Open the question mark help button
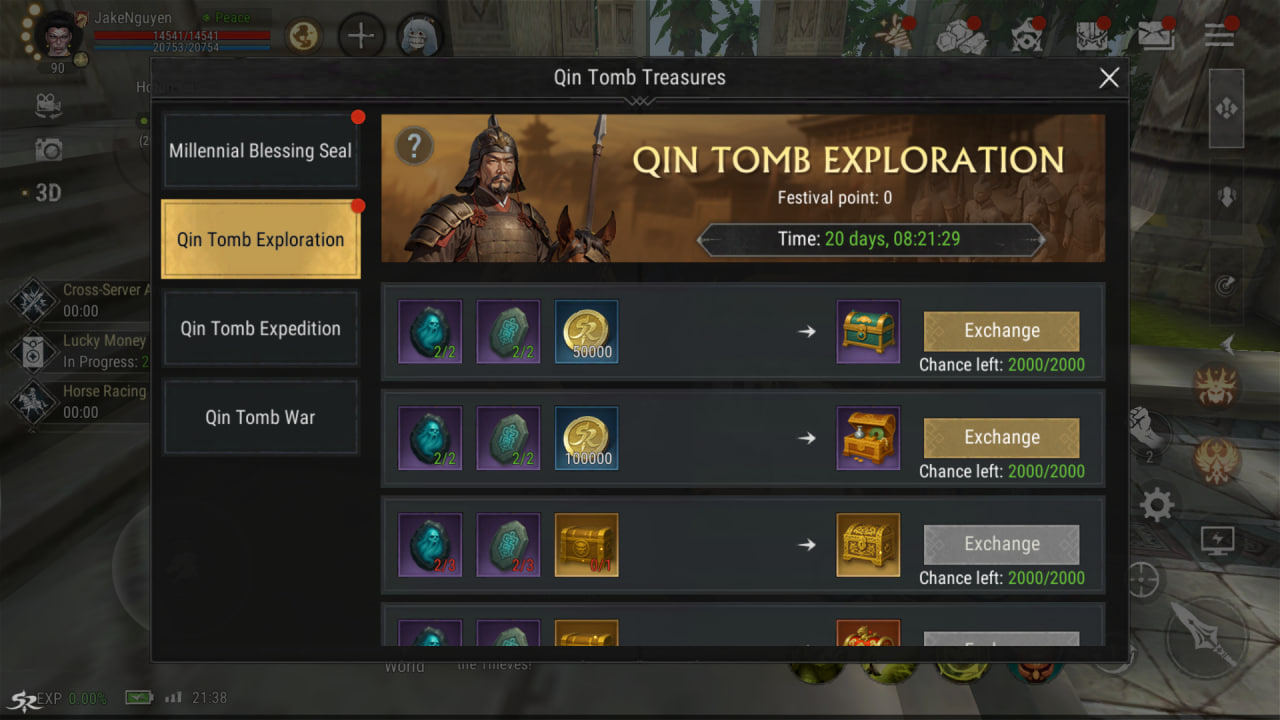The width and height of the screenshot is (1280, 720). pyautogui.click(x=414, y=147)
